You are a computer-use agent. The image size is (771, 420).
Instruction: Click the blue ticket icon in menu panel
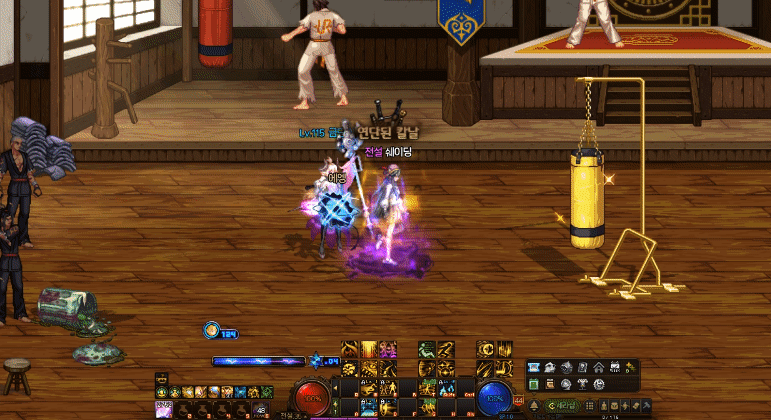pos(533,367)
